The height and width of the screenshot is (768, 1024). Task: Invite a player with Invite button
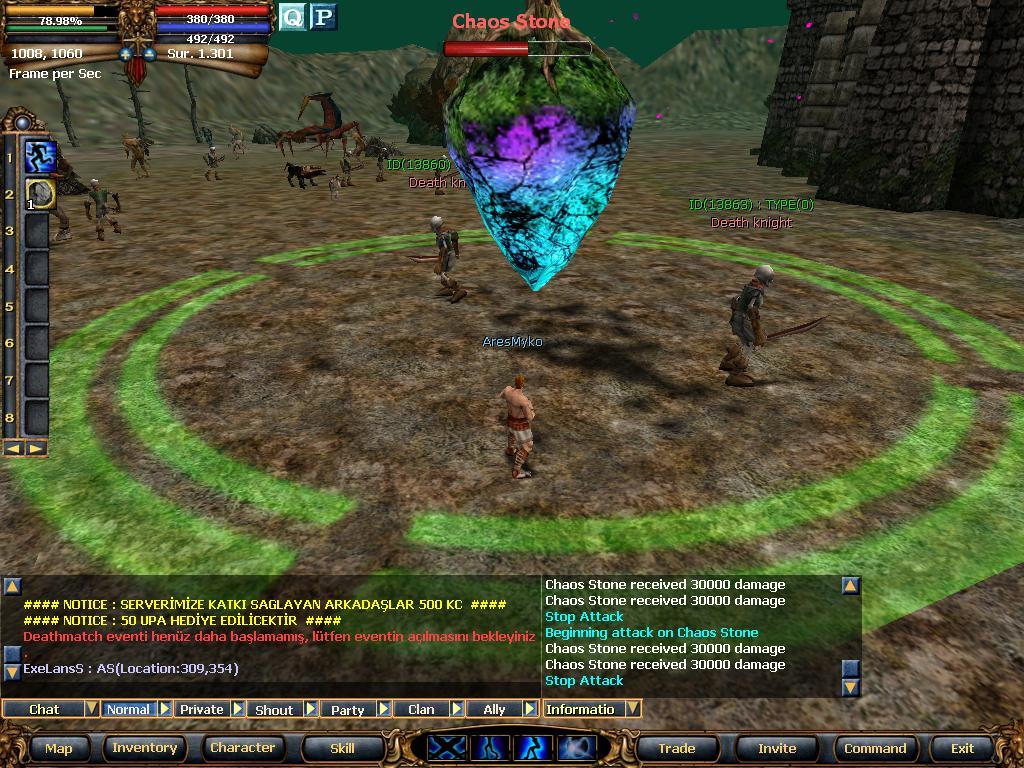pos(777,748)
